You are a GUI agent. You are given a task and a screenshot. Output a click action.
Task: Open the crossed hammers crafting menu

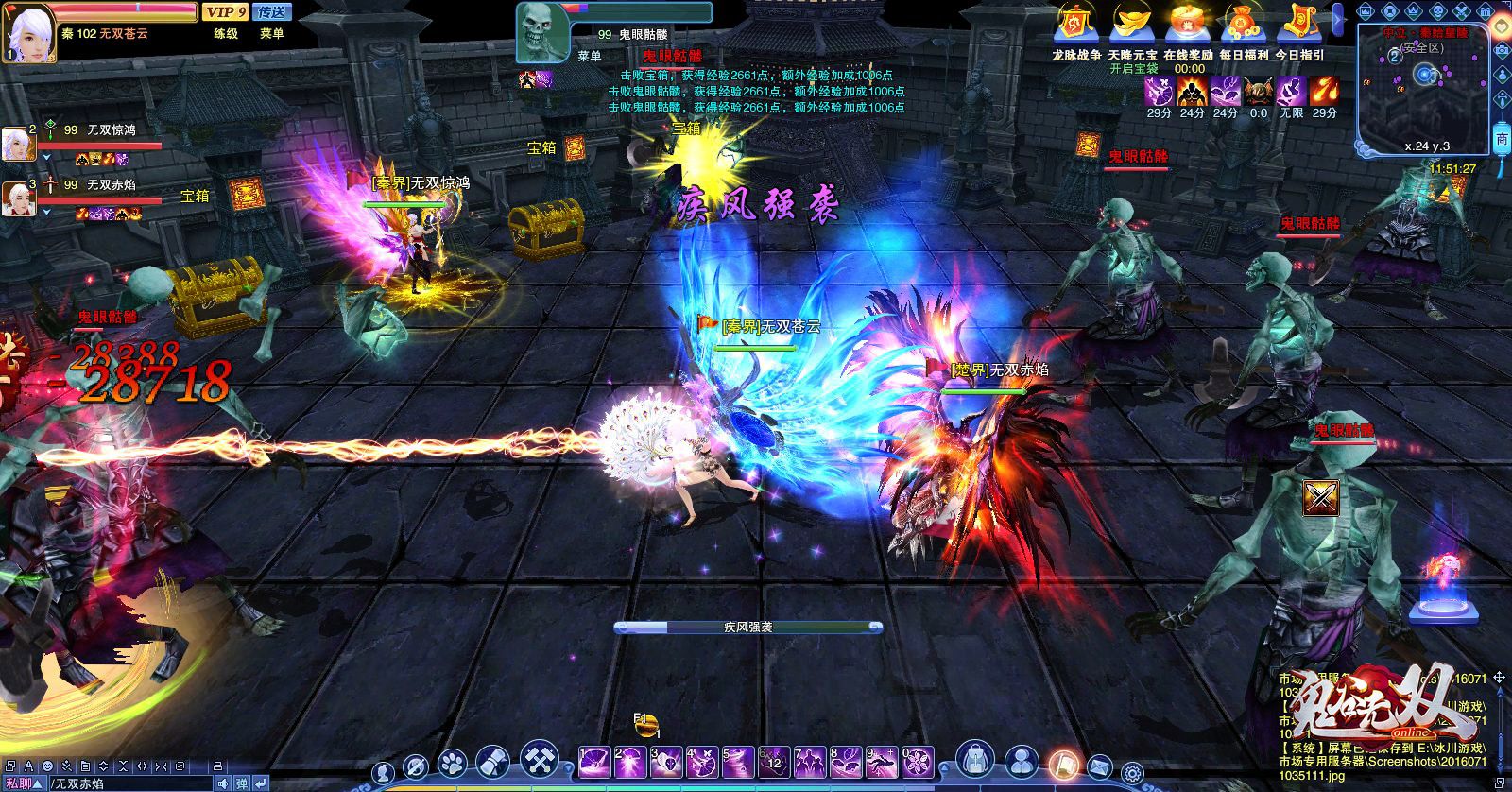click(537, 759)
